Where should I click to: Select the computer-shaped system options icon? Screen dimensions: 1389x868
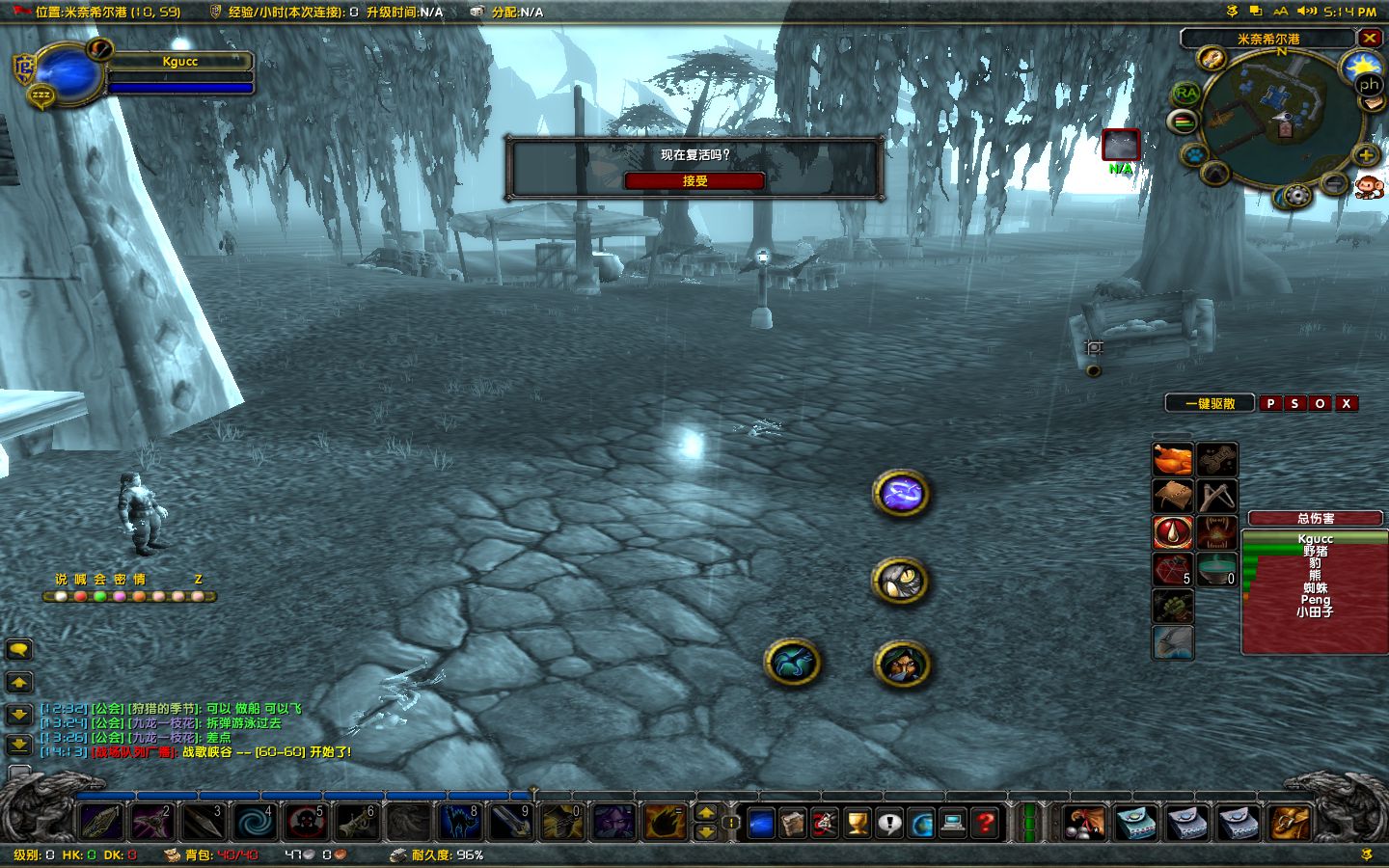[951, 825]
